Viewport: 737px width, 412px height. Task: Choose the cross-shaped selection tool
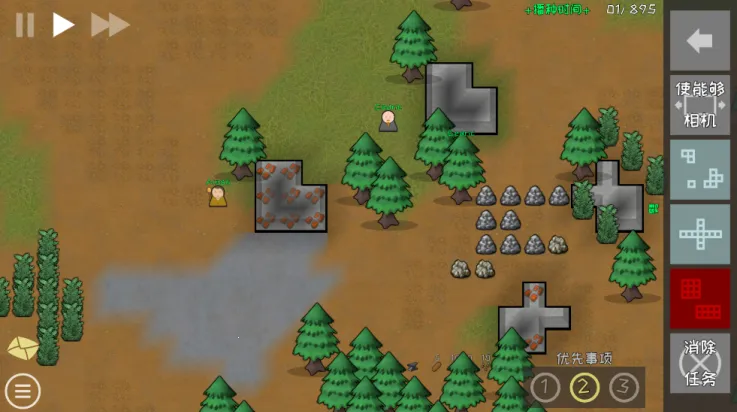pos(699,233)
